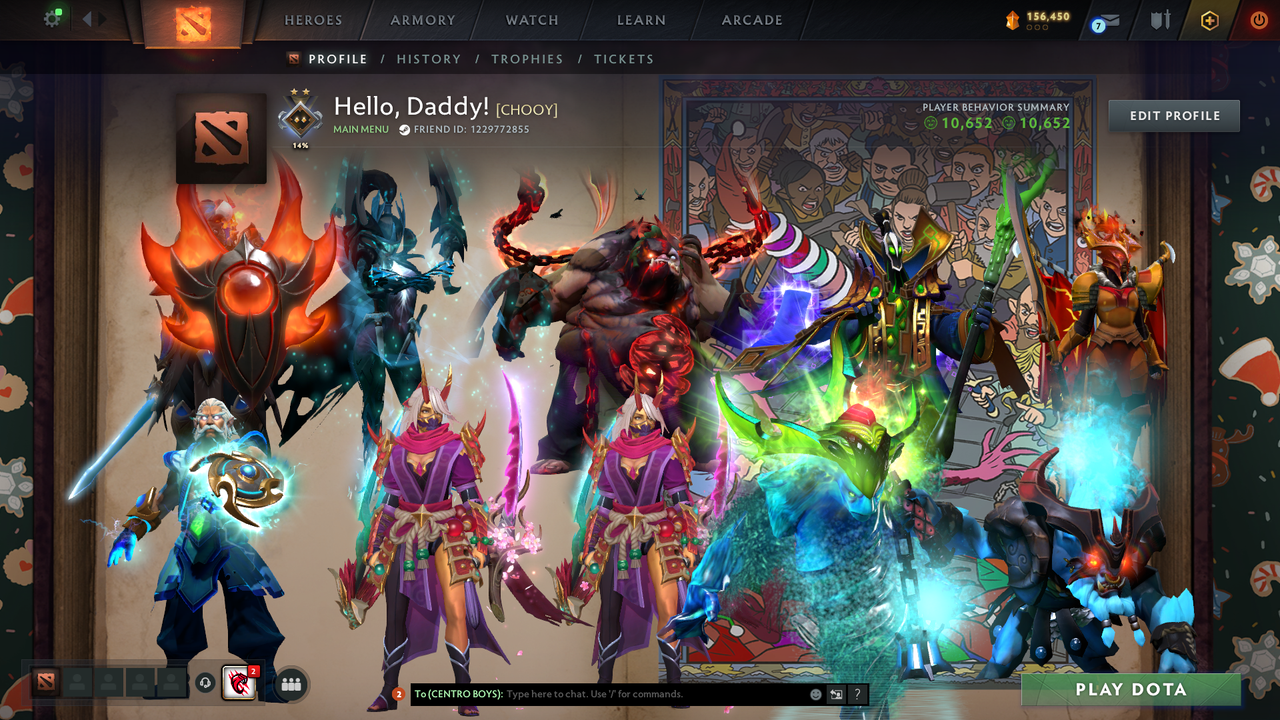
Task: Click the power button to exit Dota
Action: [1258, 19]
